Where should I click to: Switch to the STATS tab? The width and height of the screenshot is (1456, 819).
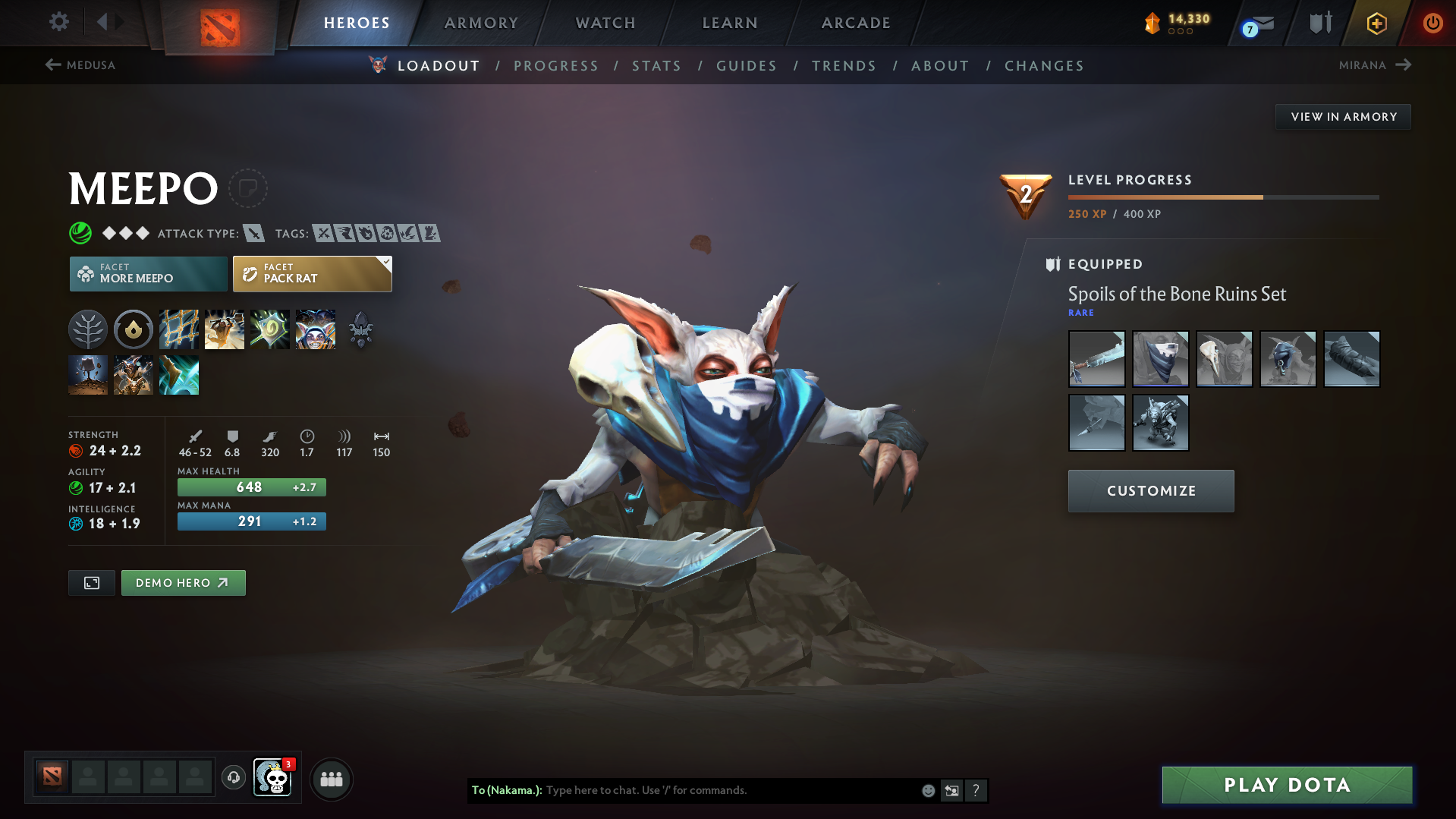tap(656, 65)
